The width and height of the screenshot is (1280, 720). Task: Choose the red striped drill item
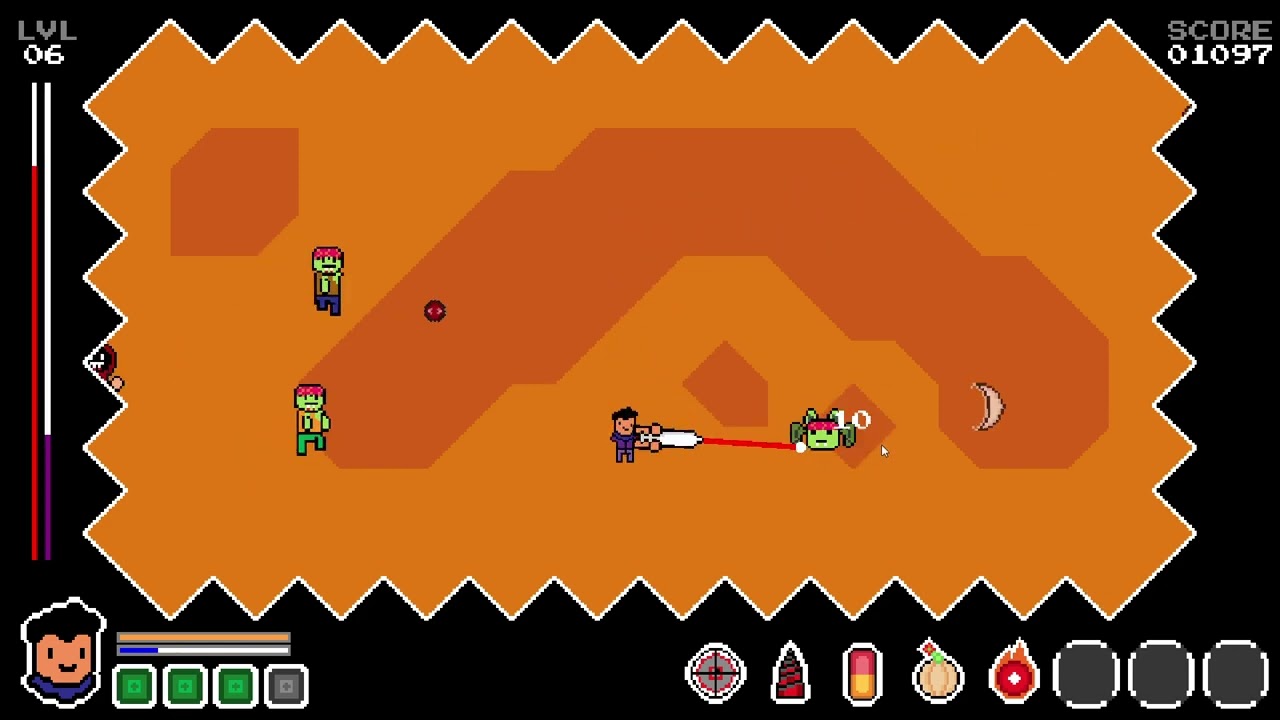[x=789, y=672]
